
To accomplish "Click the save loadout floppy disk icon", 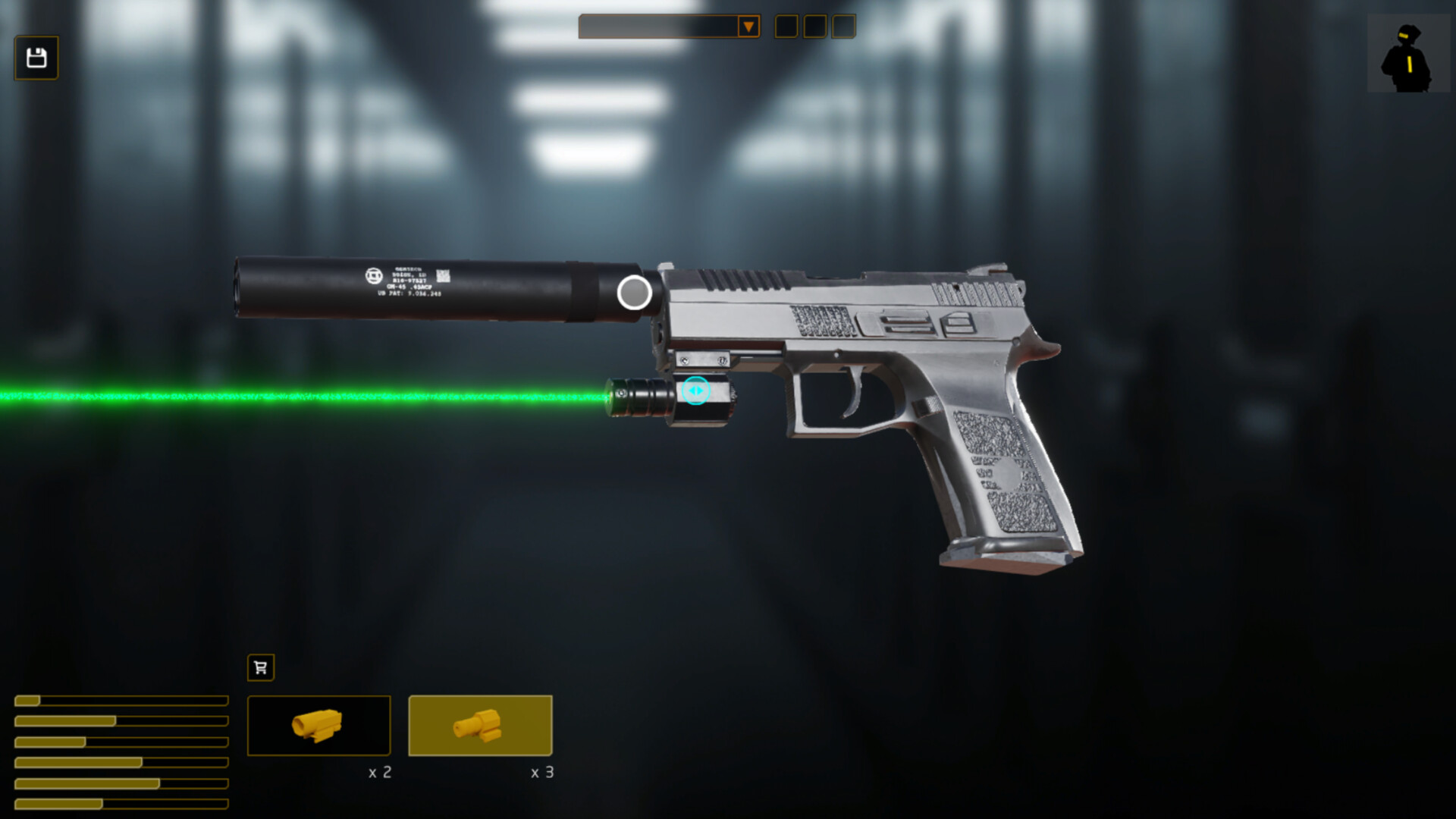I will pos(36,58).
